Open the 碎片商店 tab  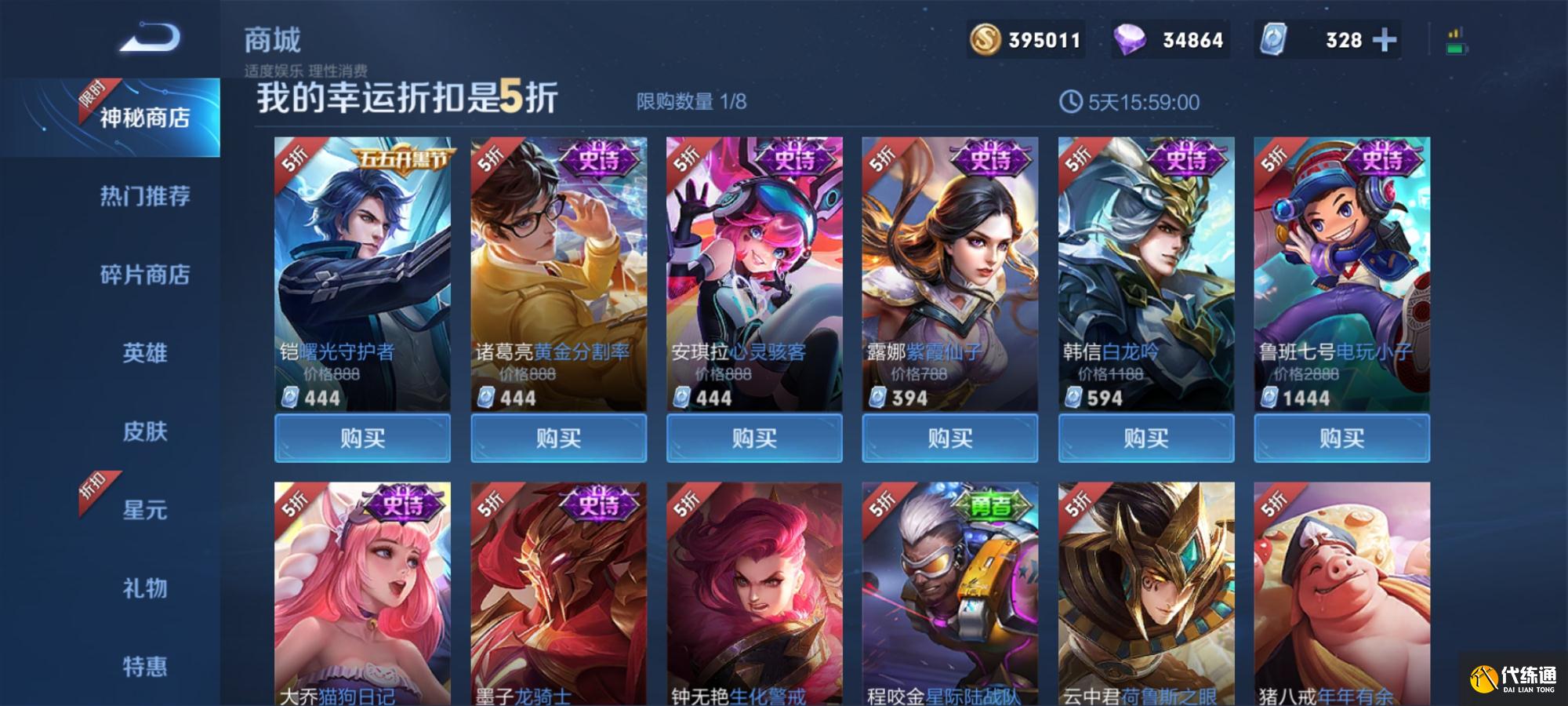[144, 275]
